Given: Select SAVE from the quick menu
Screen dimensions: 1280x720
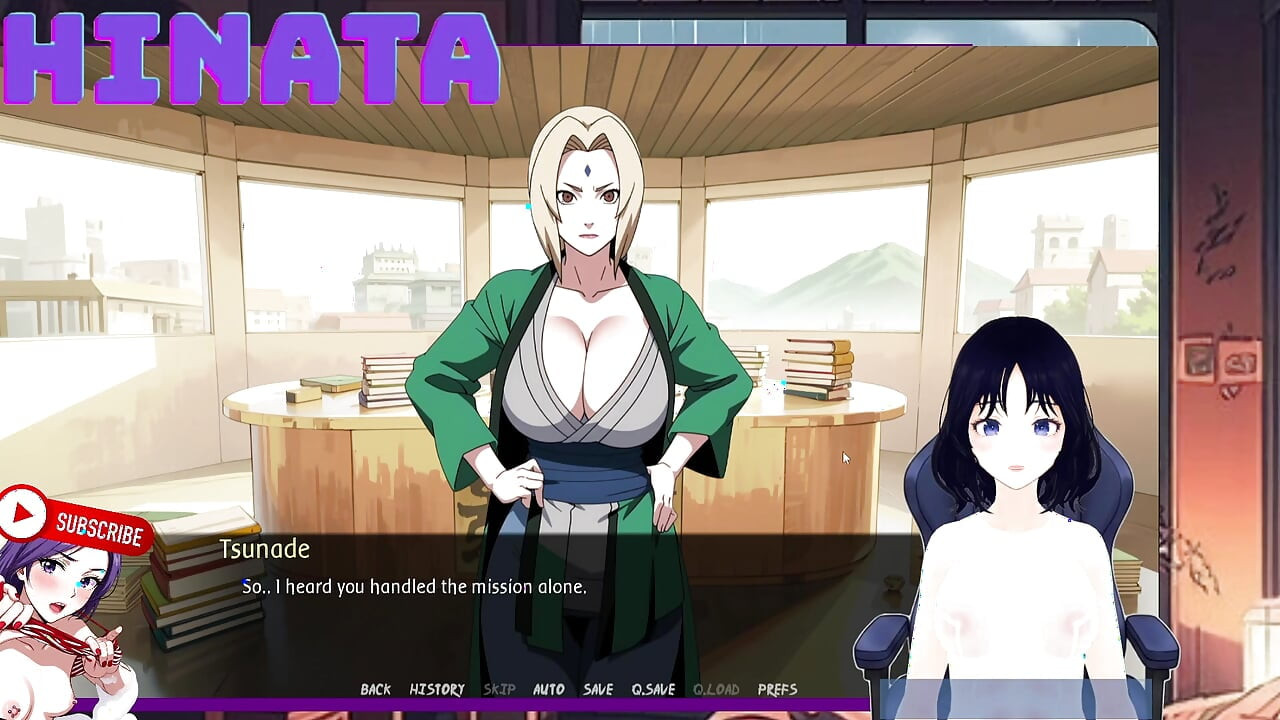Looking at the screenshot, I should click(597, 689).
